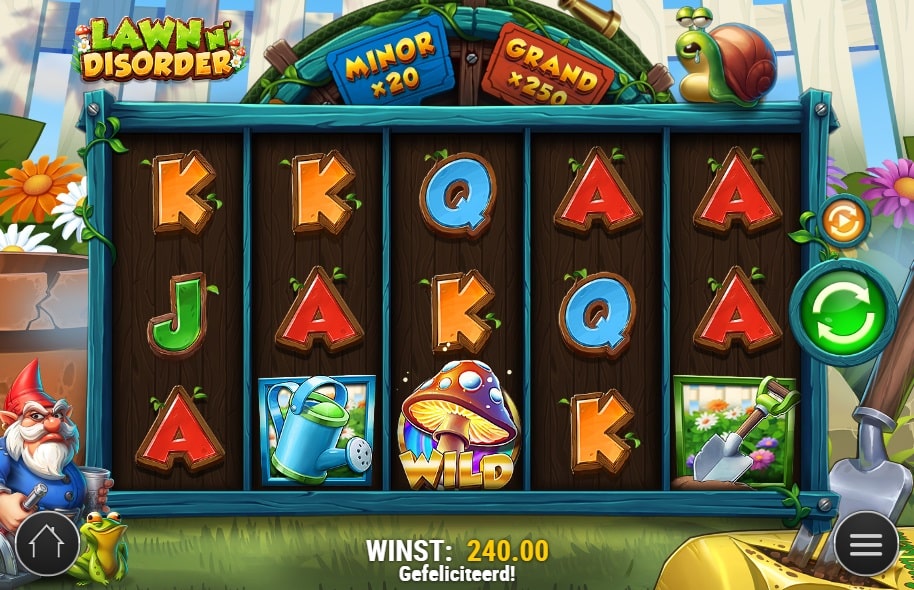914x590 pixels.
Task: Activate the orange autoplay button
Action: (x=842, y=222)
